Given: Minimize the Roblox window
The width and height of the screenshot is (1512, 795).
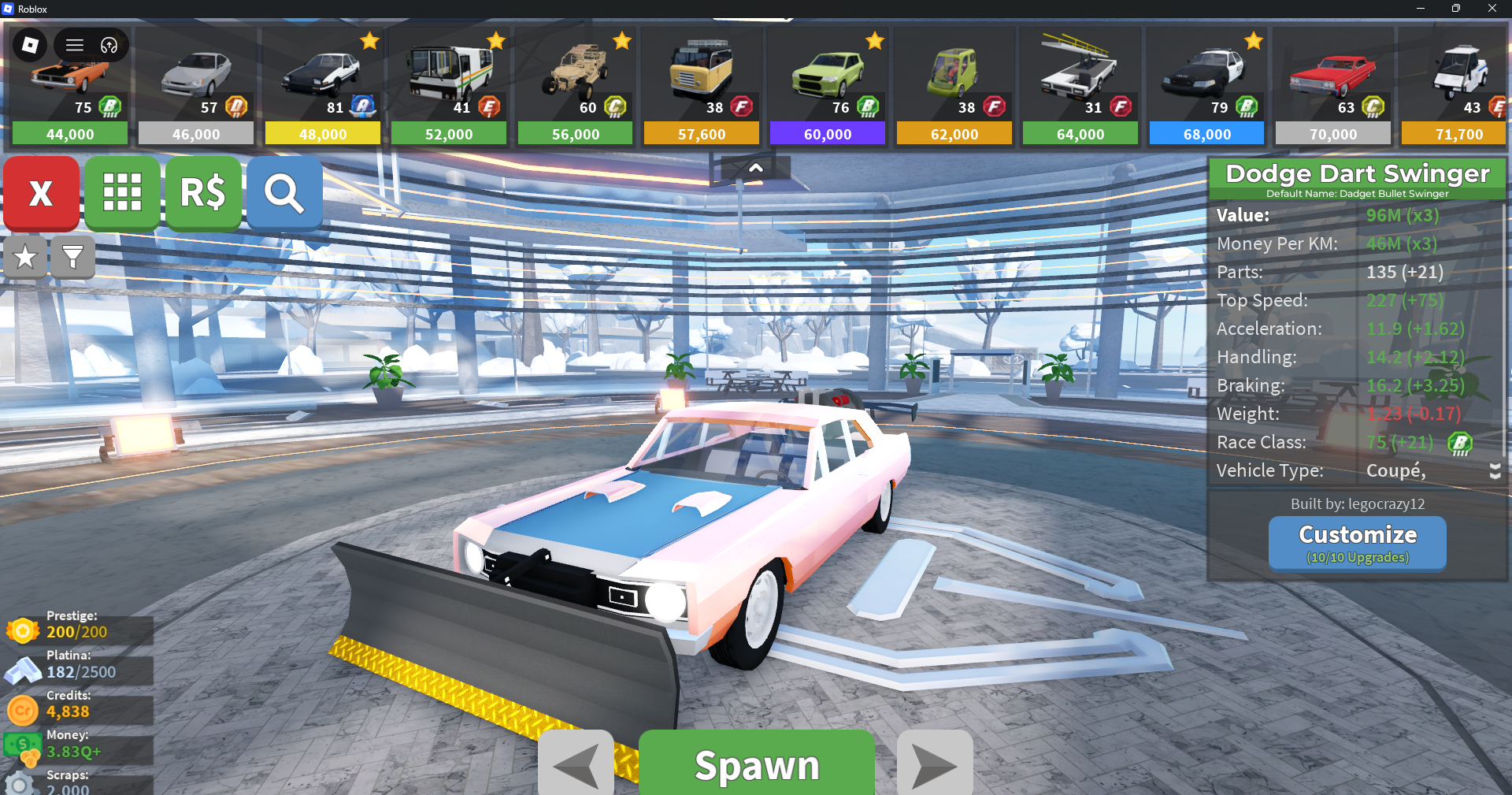Looking at the screenshot, I should pyautogui.click(x=1420, y=9).
